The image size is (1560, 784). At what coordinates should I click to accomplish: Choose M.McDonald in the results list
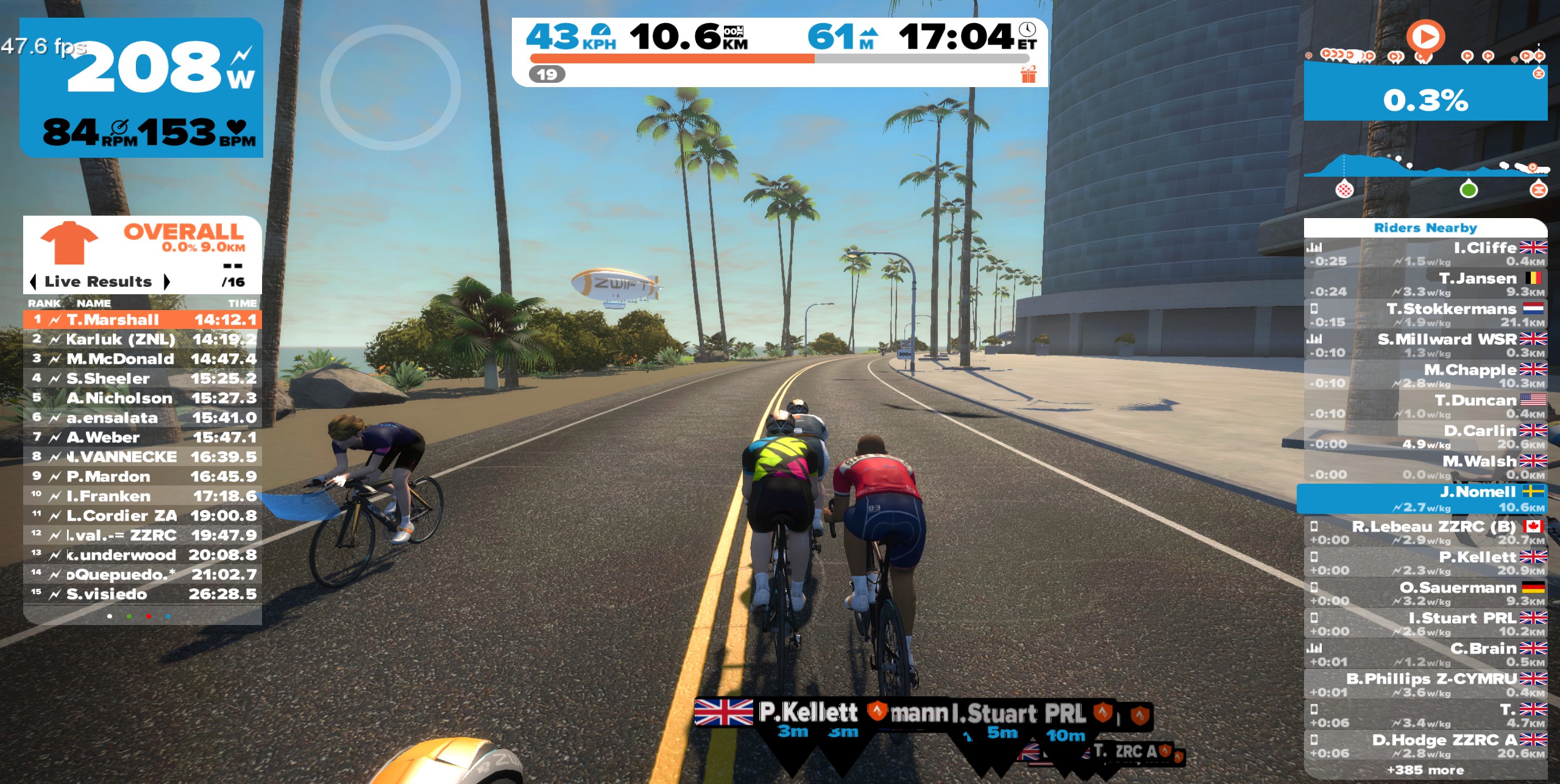(143, 359)
